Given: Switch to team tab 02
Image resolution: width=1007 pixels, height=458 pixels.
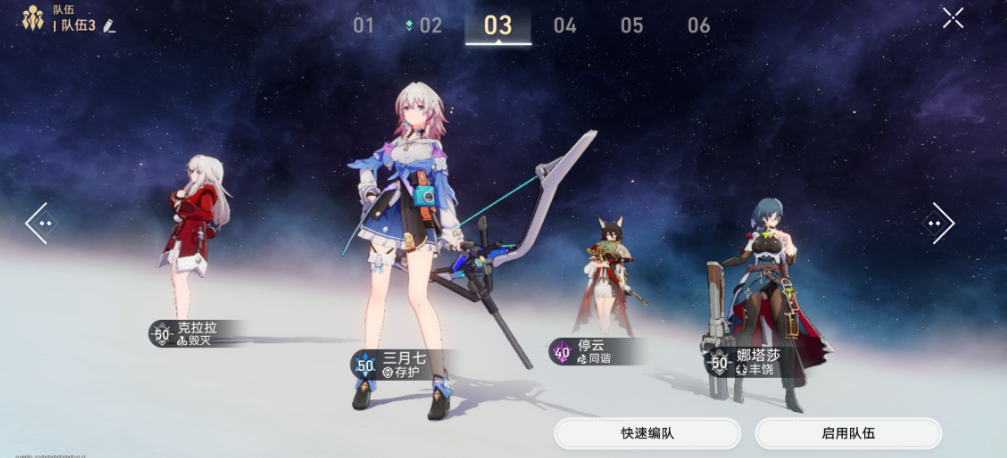Looking at the screenshot, I should 429,26.
